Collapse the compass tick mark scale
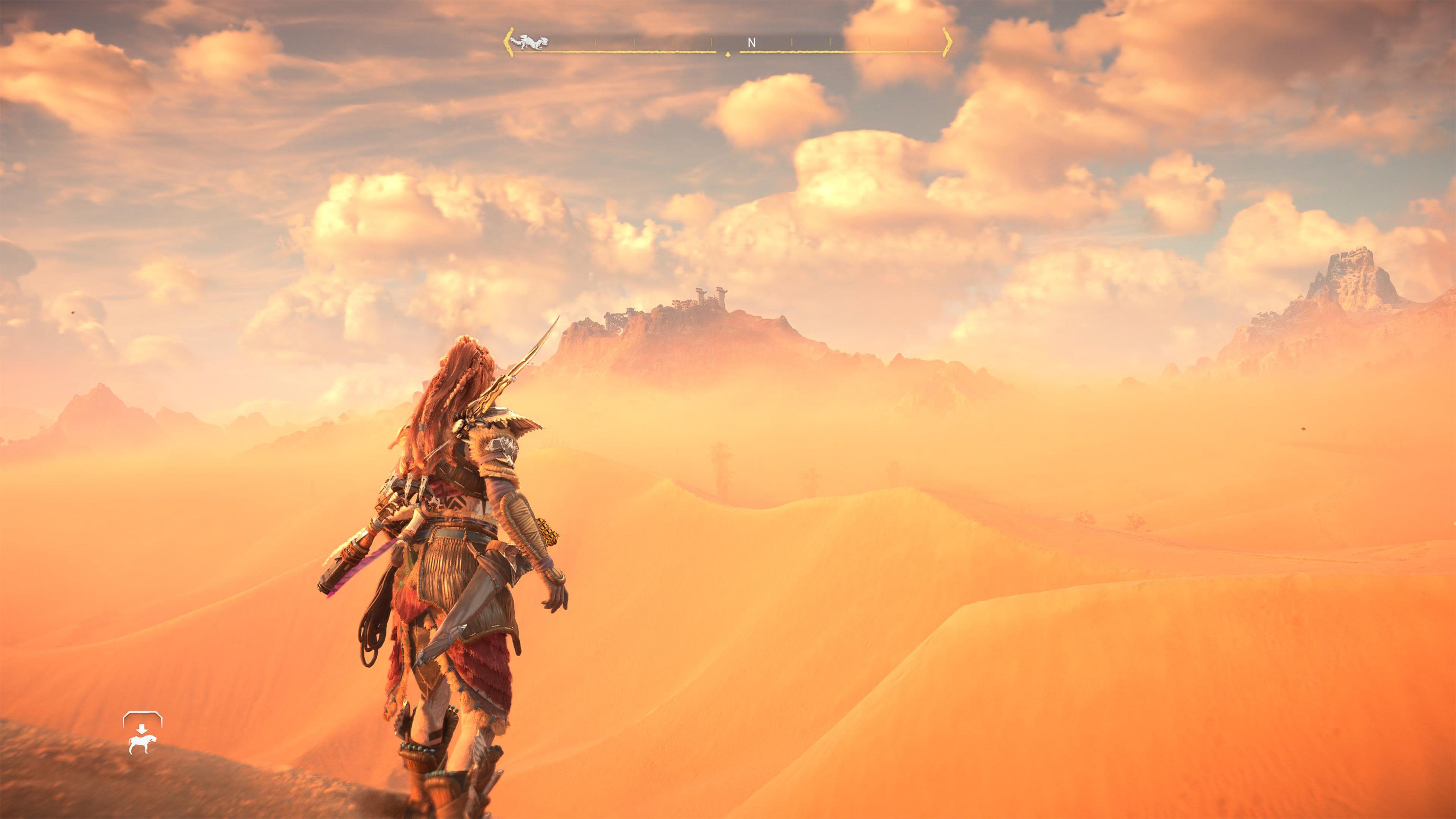 coord(667,41)
